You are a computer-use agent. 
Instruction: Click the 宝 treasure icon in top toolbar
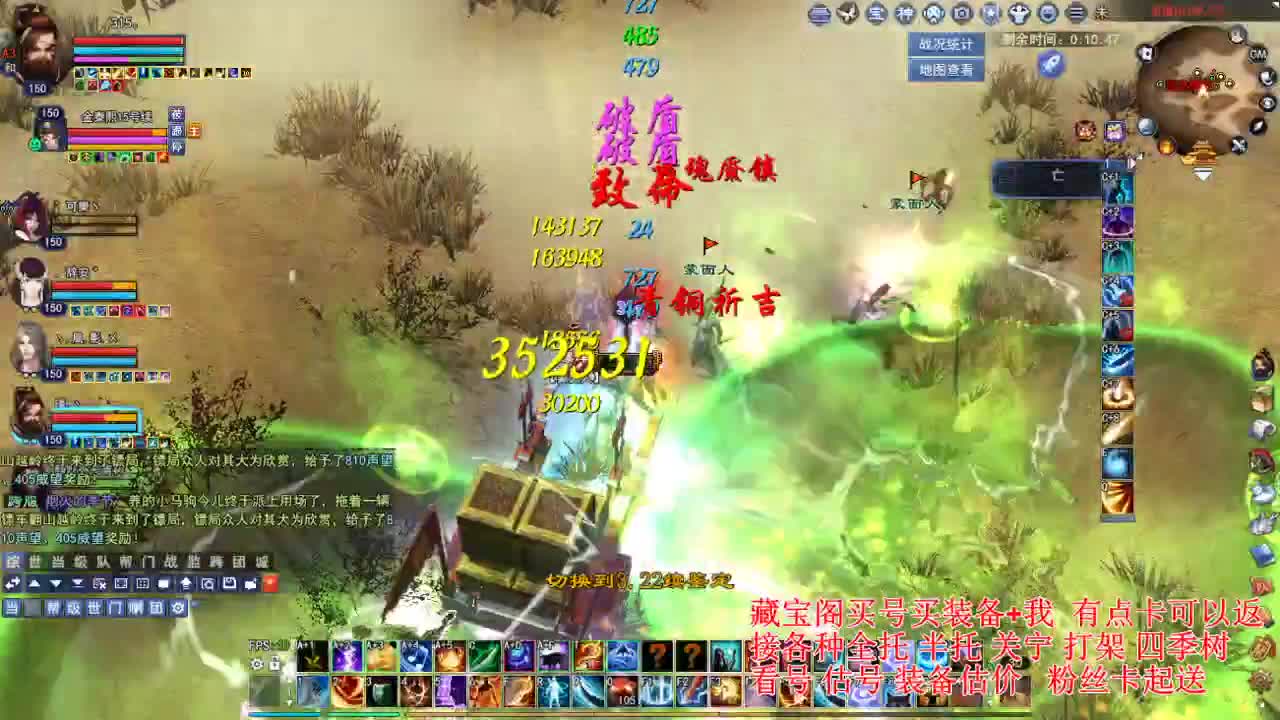coord(876,13)
